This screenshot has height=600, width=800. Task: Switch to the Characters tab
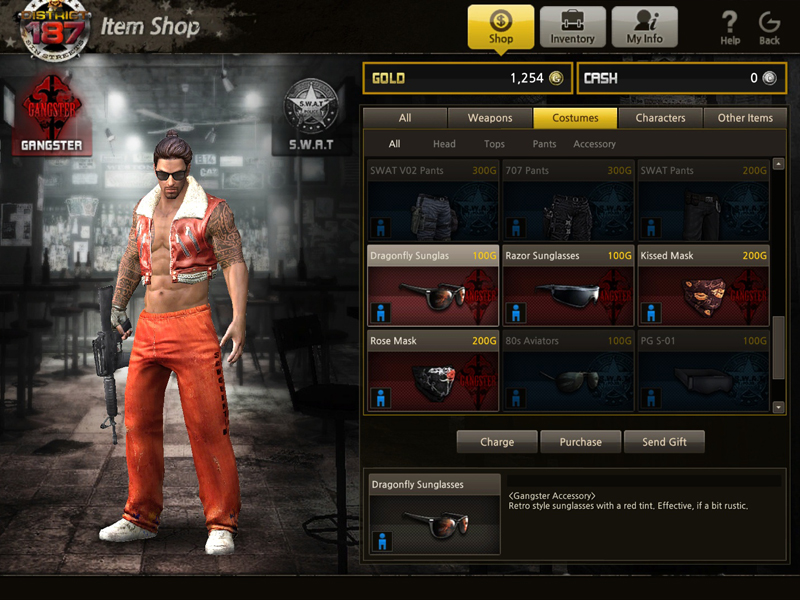(660, 118)
